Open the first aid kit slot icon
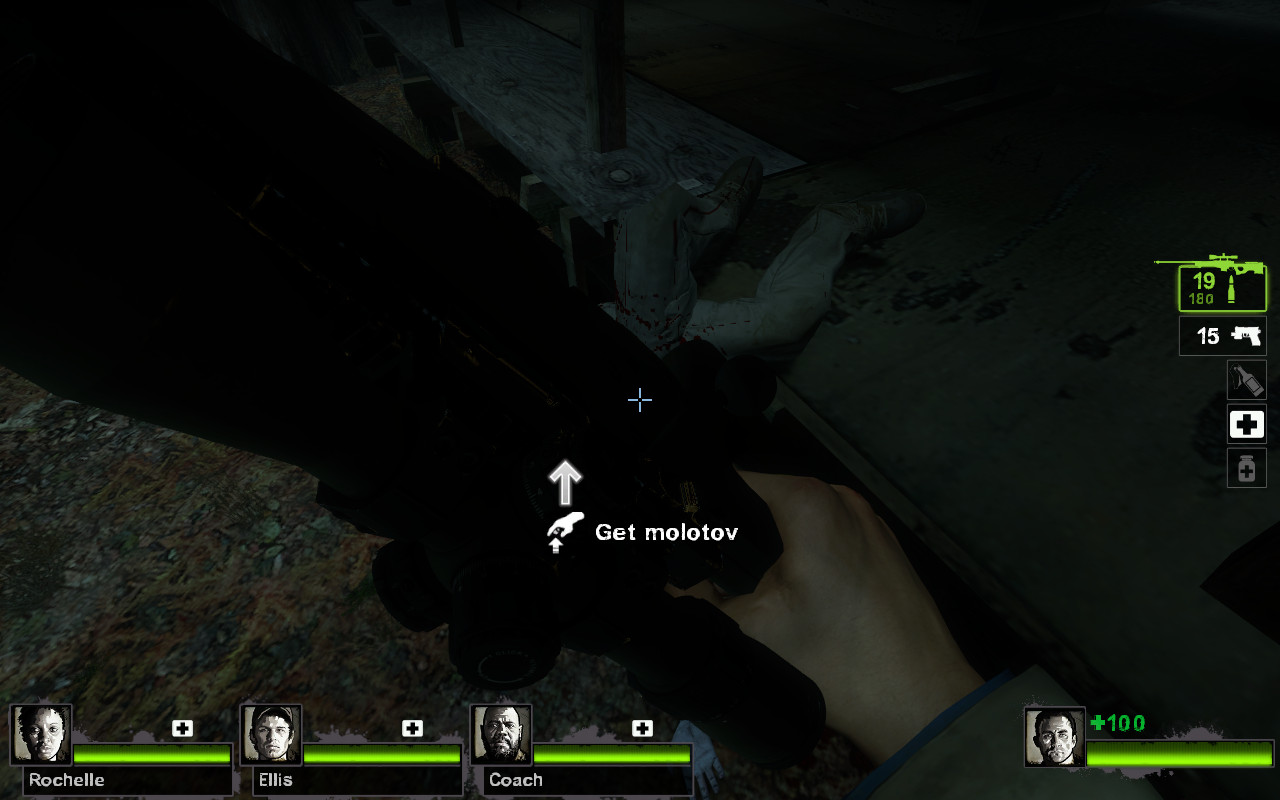Image resolution: width=1280 pixels, height=800 pixels. [x=1245, y=424]
